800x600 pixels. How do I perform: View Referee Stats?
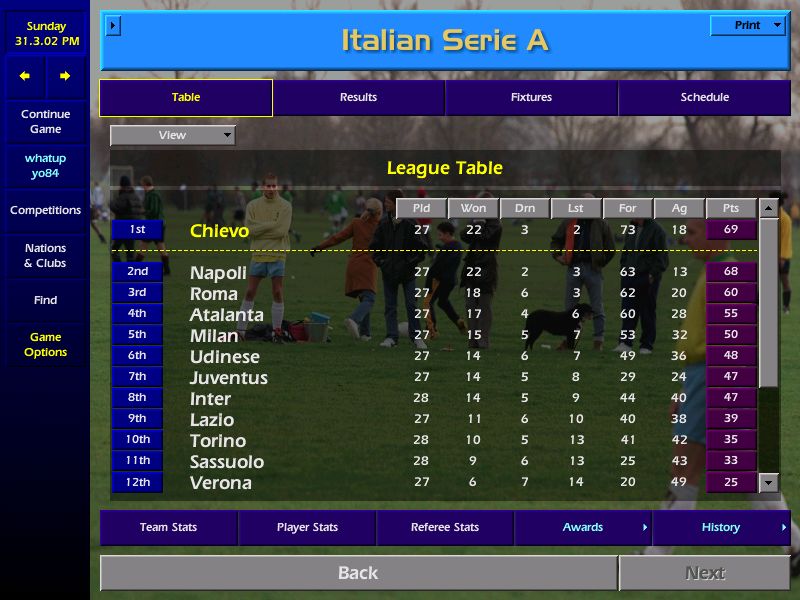[x=444, y=528]
